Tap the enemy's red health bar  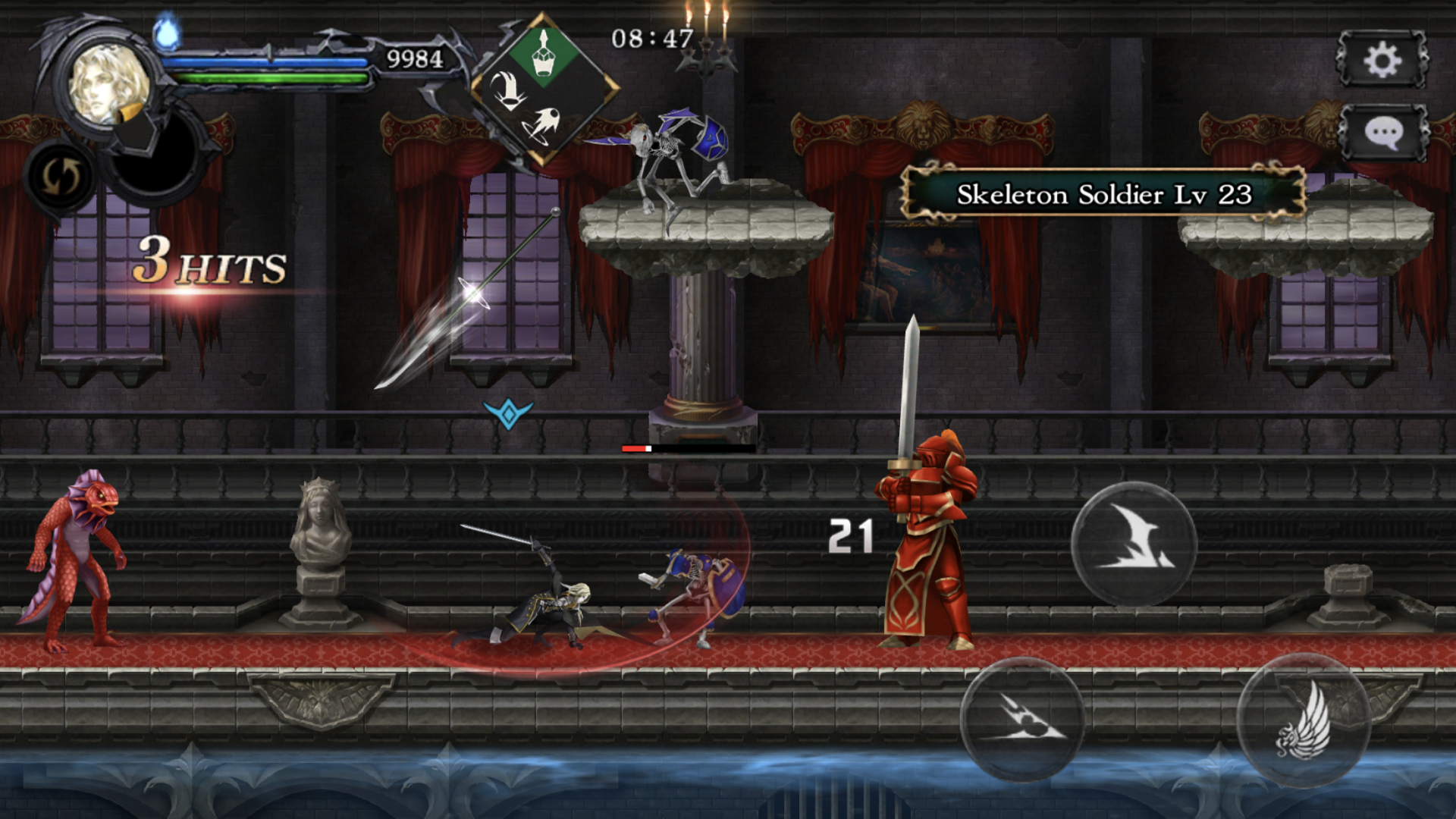pos(635,448)
